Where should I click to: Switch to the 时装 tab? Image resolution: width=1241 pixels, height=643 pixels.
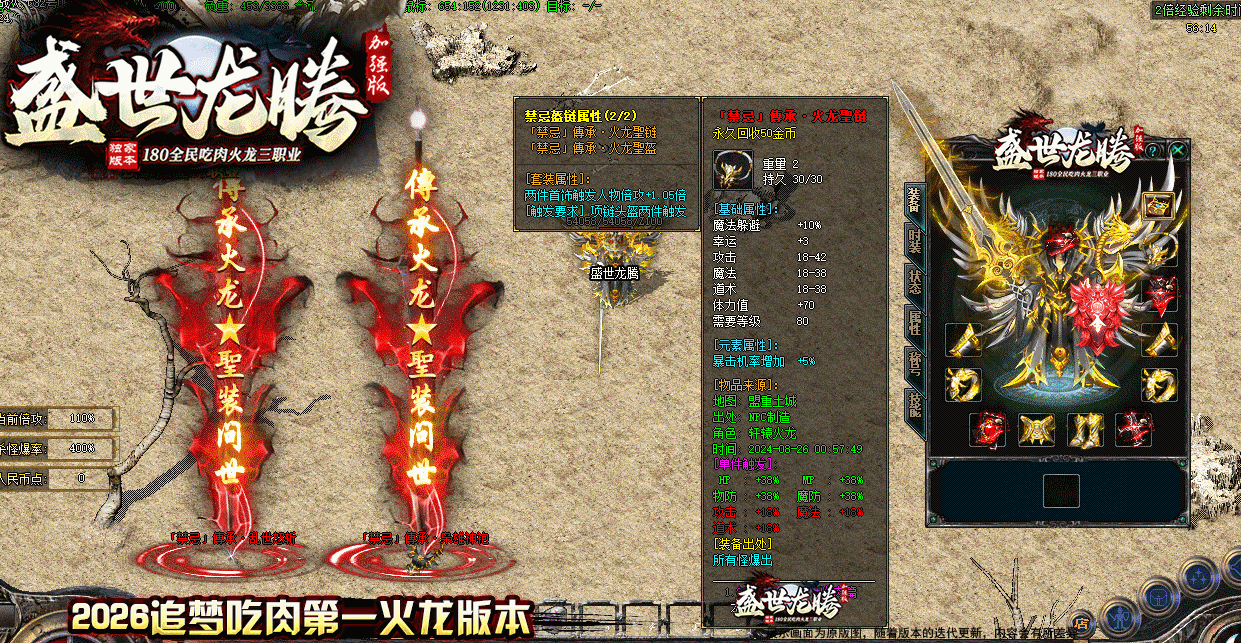click(914, 240)
